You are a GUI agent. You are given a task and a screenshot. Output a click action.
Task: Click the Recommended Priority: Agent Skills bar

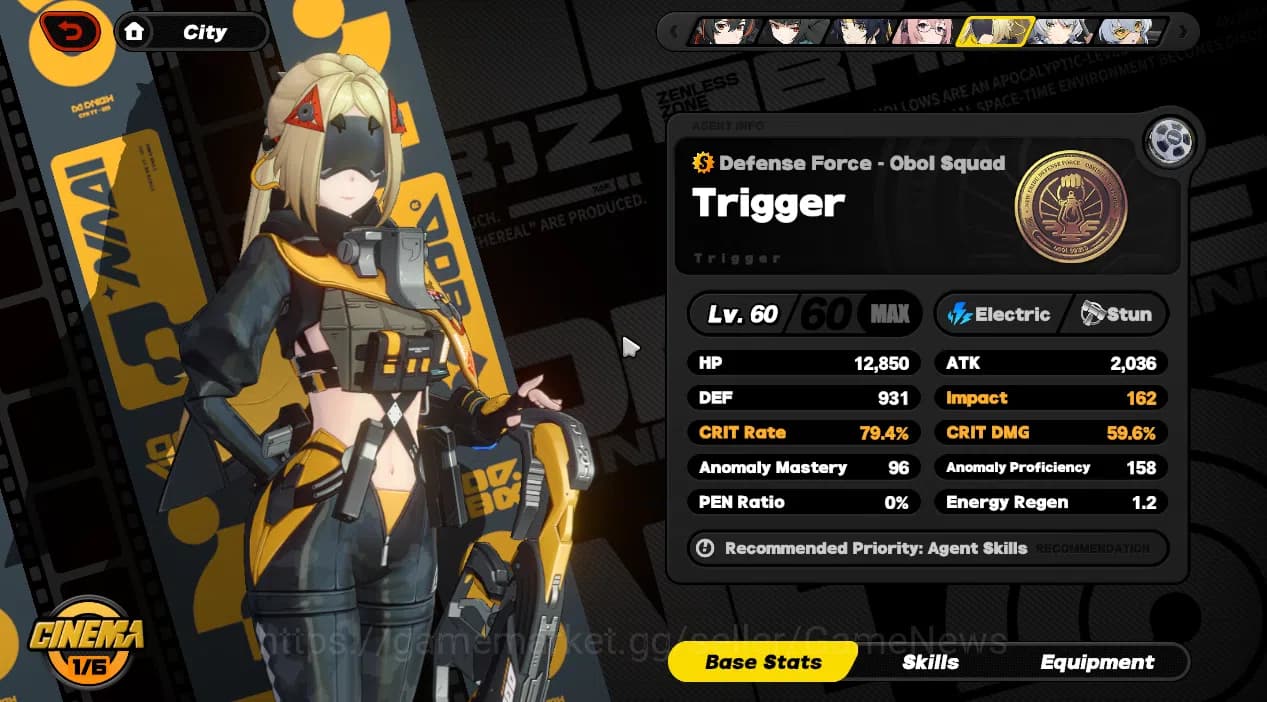tap(926, 548)
